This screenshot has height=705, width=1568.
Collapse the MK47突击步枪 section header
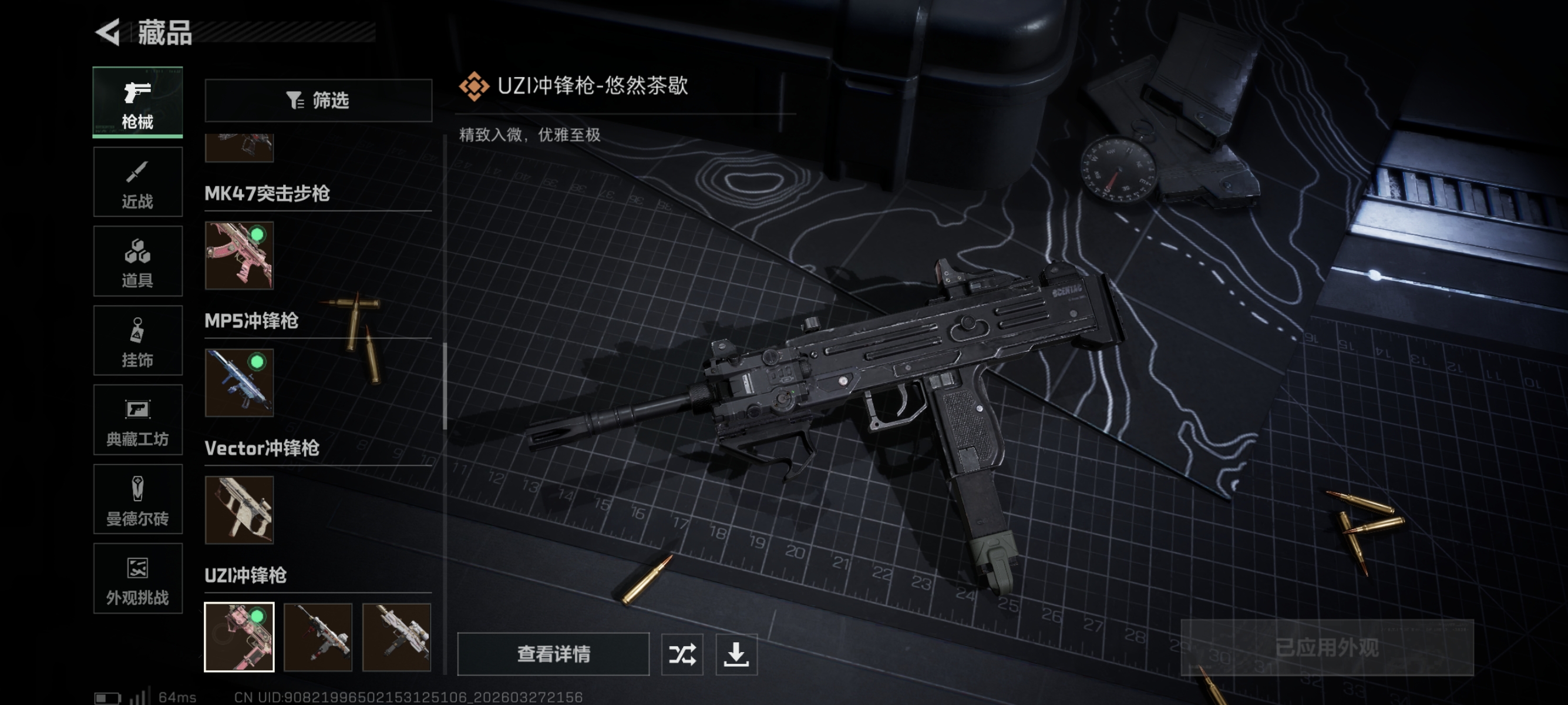coord(268,195)
